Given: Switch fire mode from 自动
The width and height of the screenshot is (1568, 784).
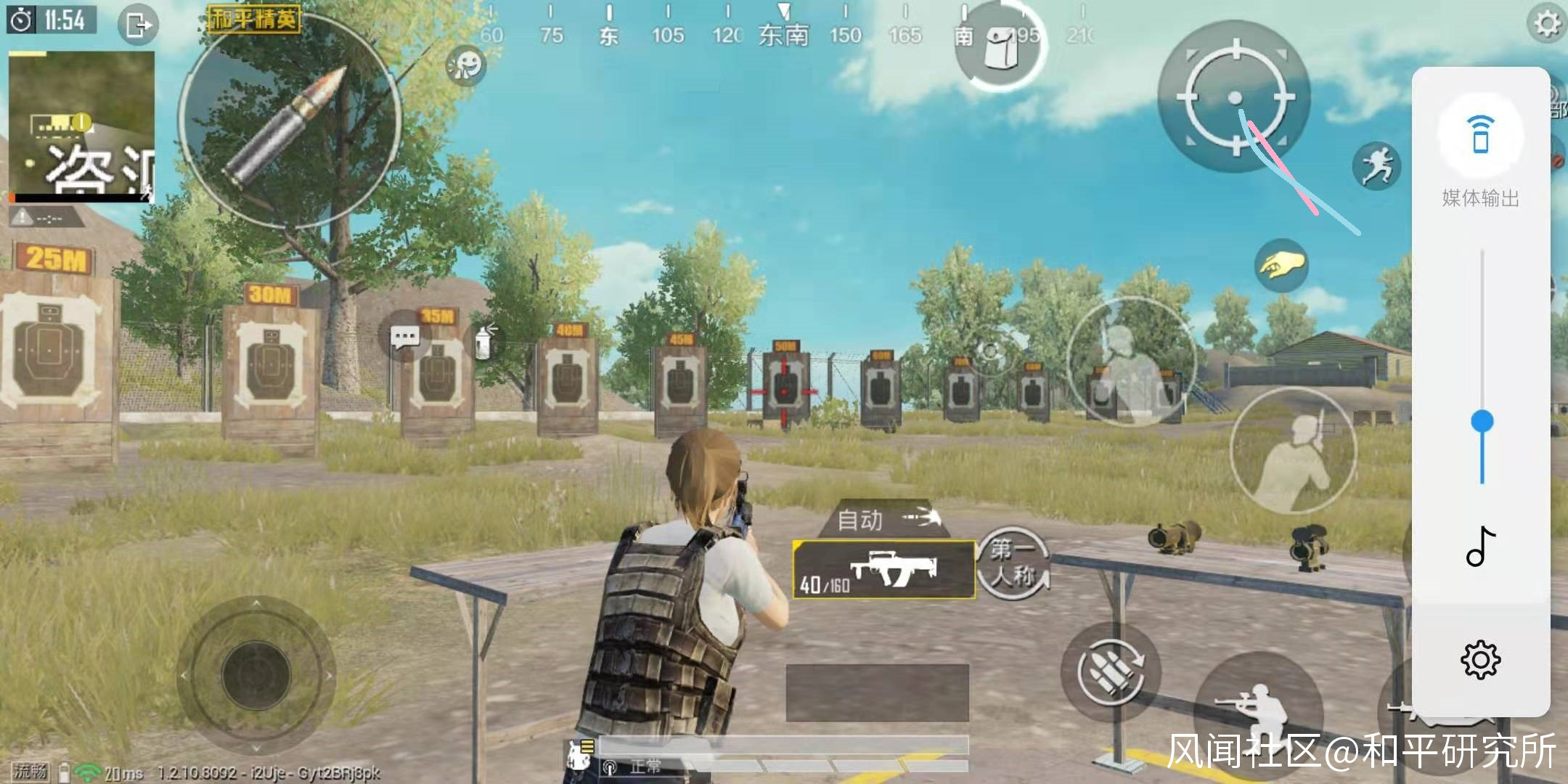Looking at the screenshot, I should tap(884, 519).
